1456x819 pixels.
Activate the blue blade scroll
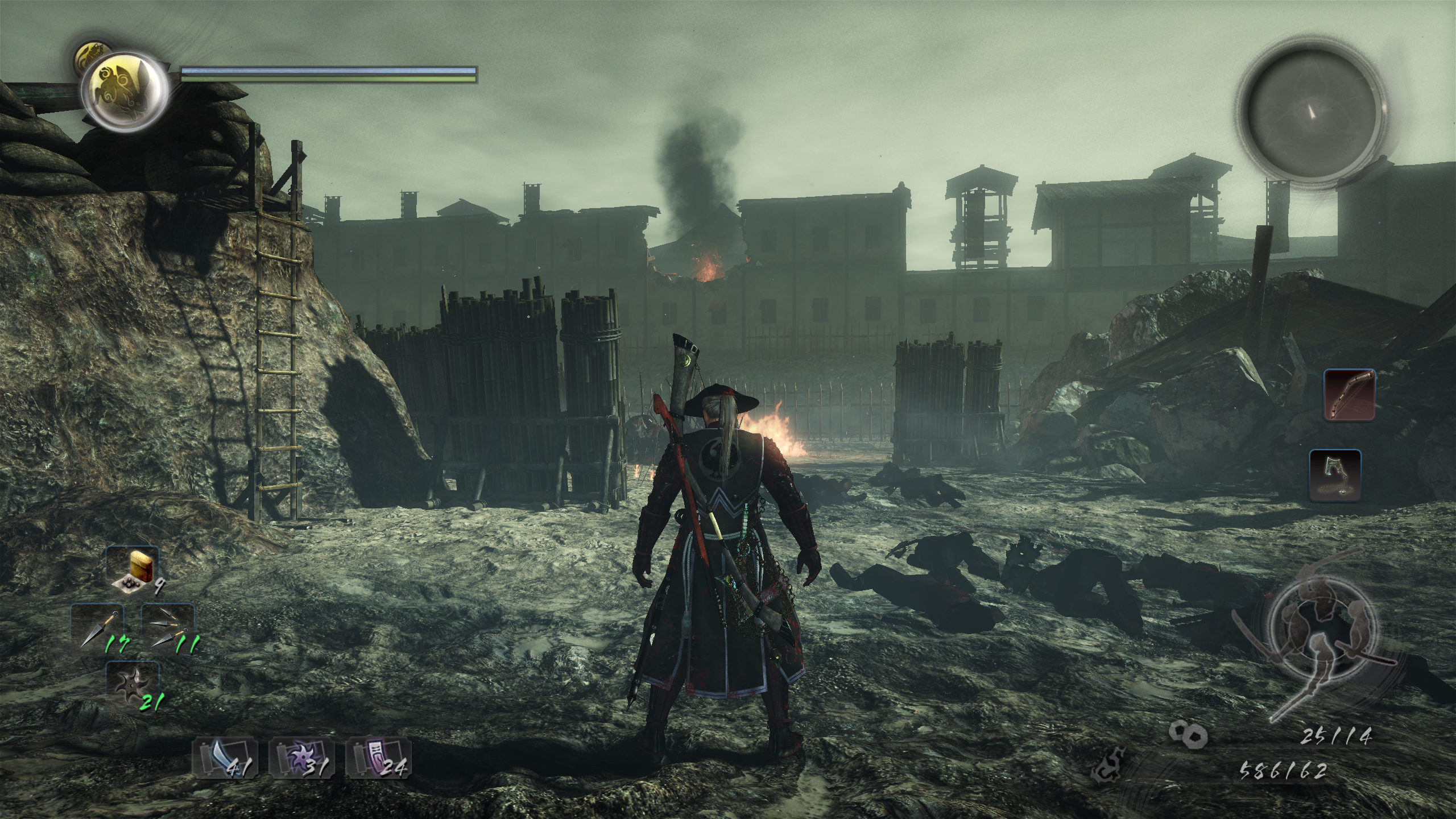click(x=225, y=756)
